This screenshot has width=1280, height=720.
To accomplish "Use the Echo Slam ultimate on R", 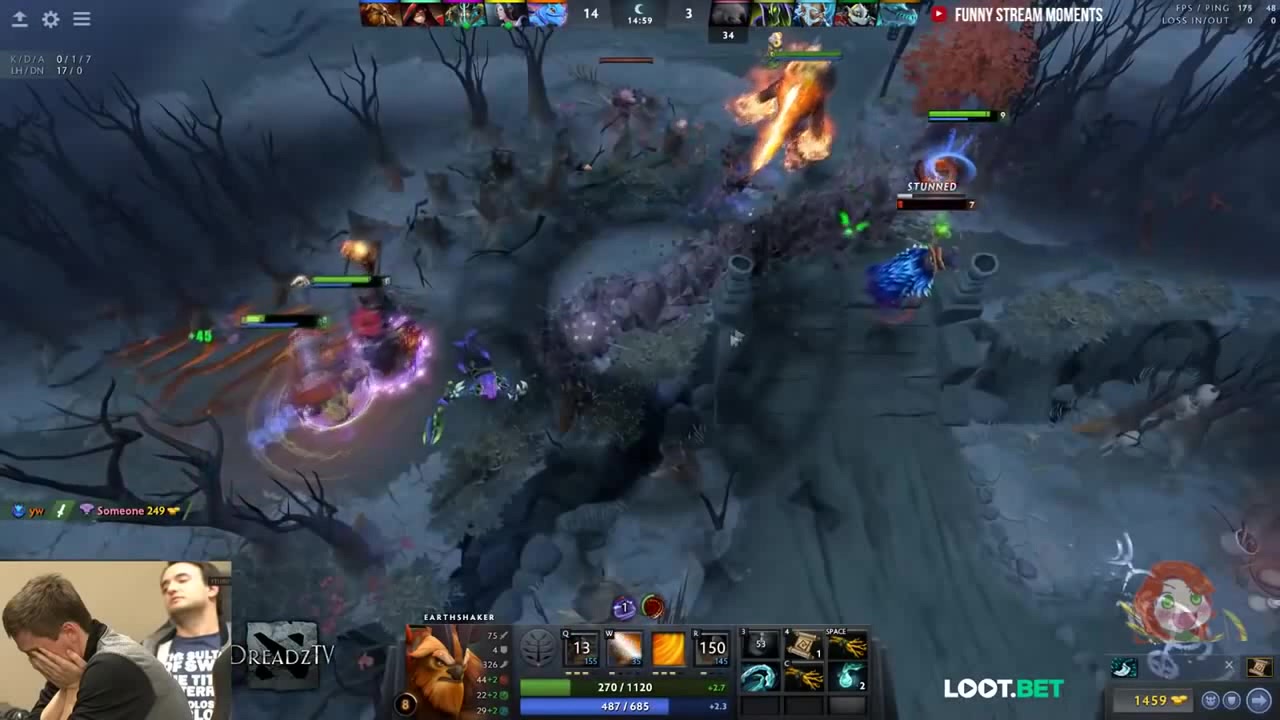I will 712,649.
